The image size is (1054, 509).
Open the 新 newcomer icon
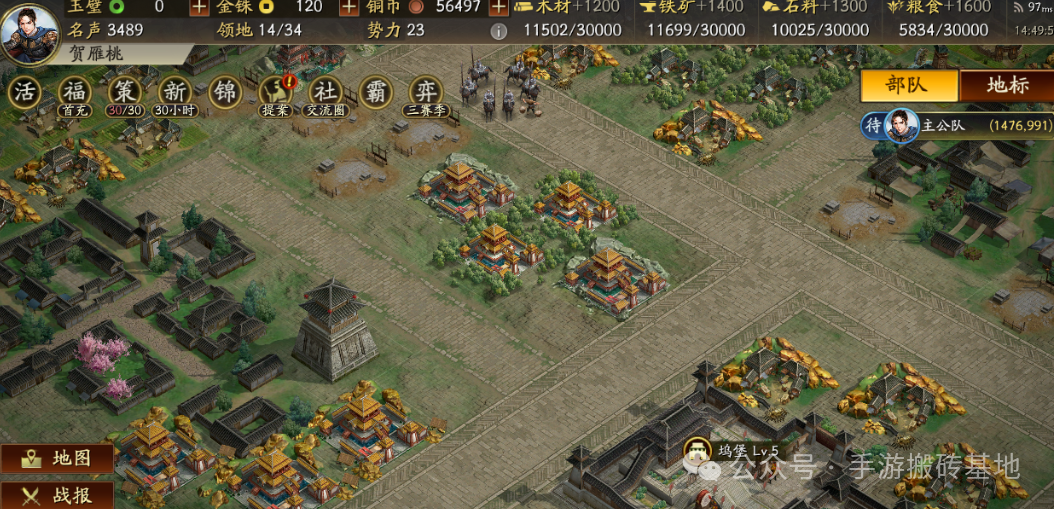(174, 92)
